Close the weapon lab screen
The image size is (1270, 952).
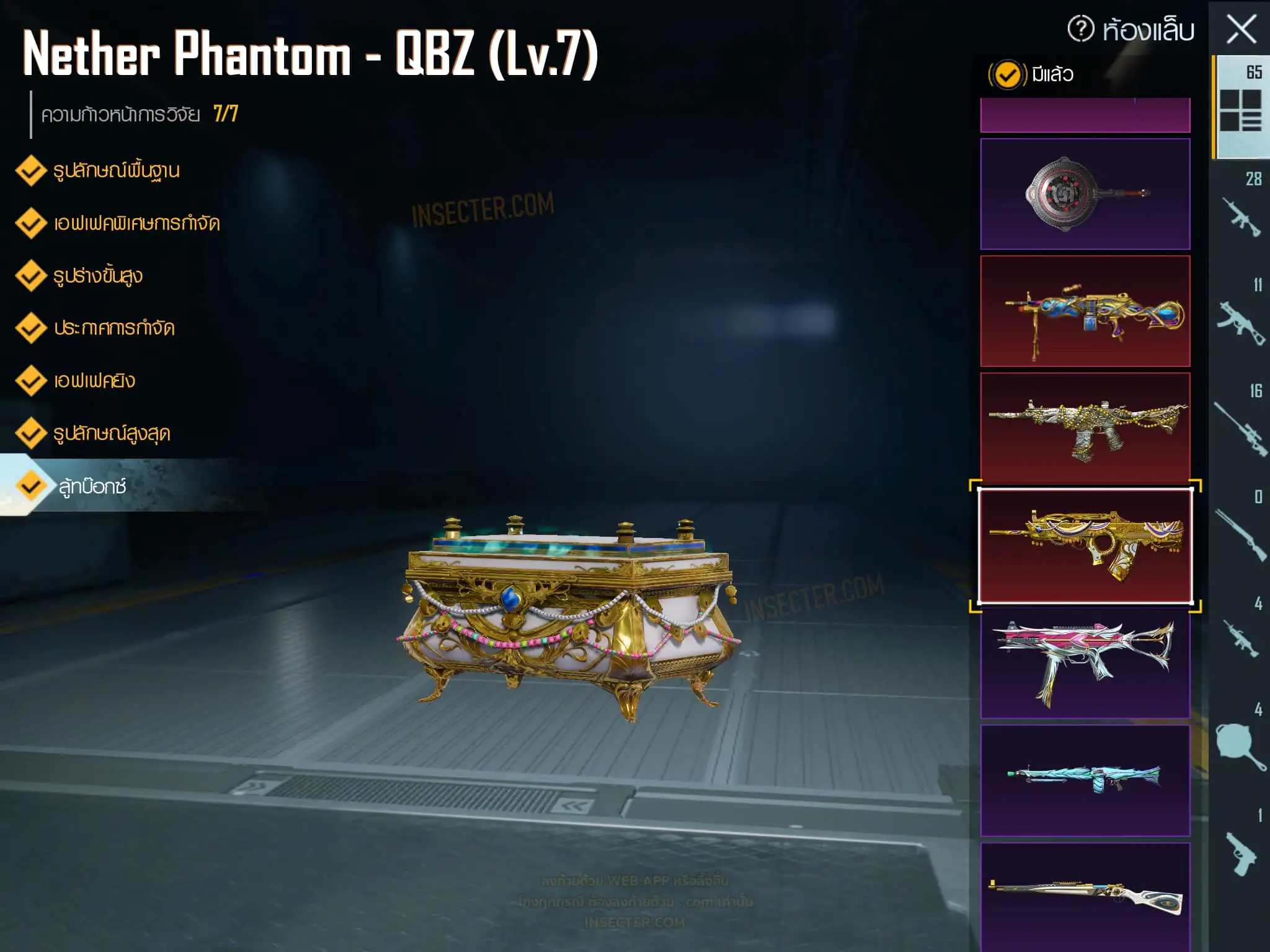(1241, 29)
